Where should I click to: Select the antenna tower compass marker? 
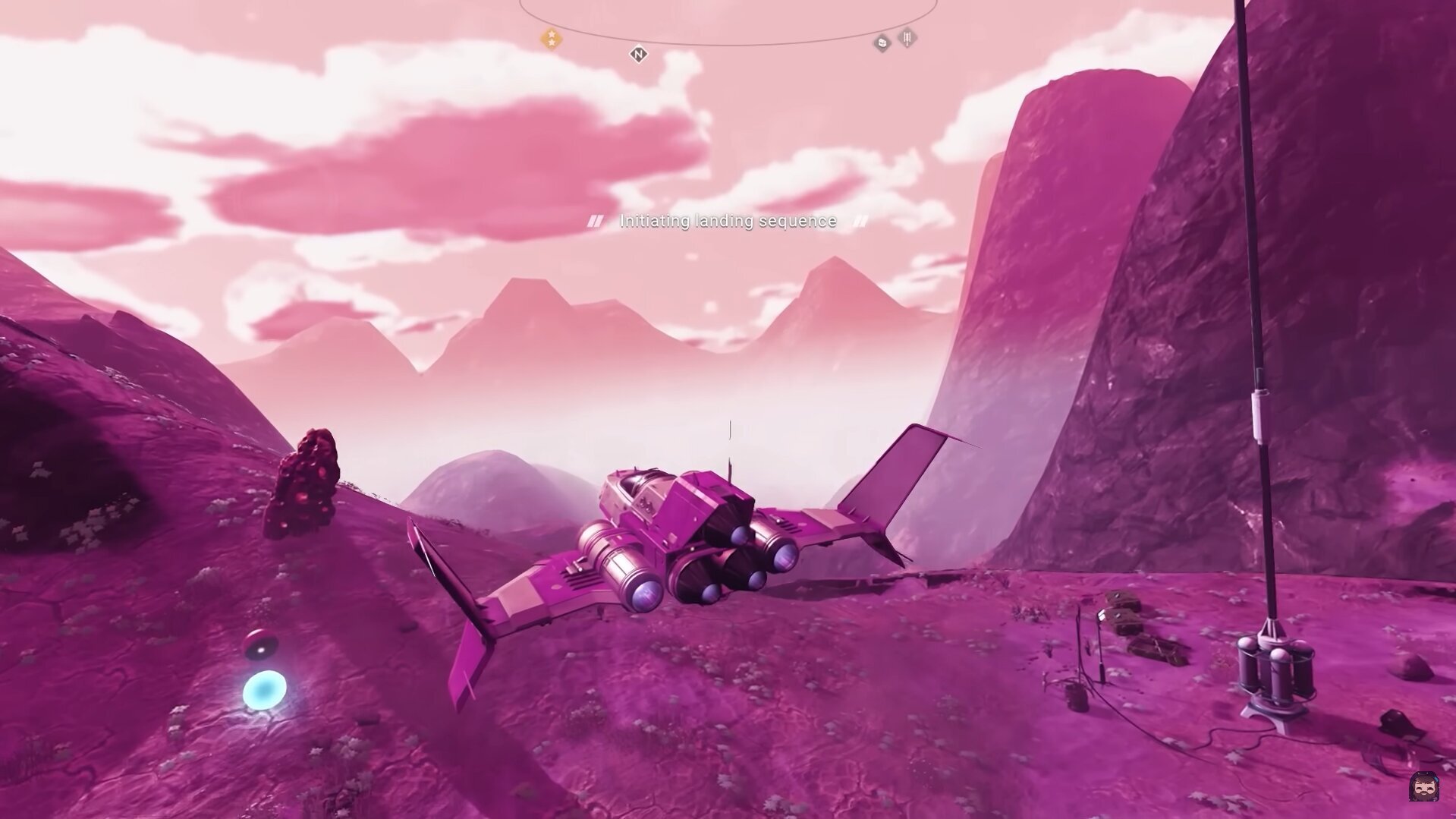(x=907, y=37)
